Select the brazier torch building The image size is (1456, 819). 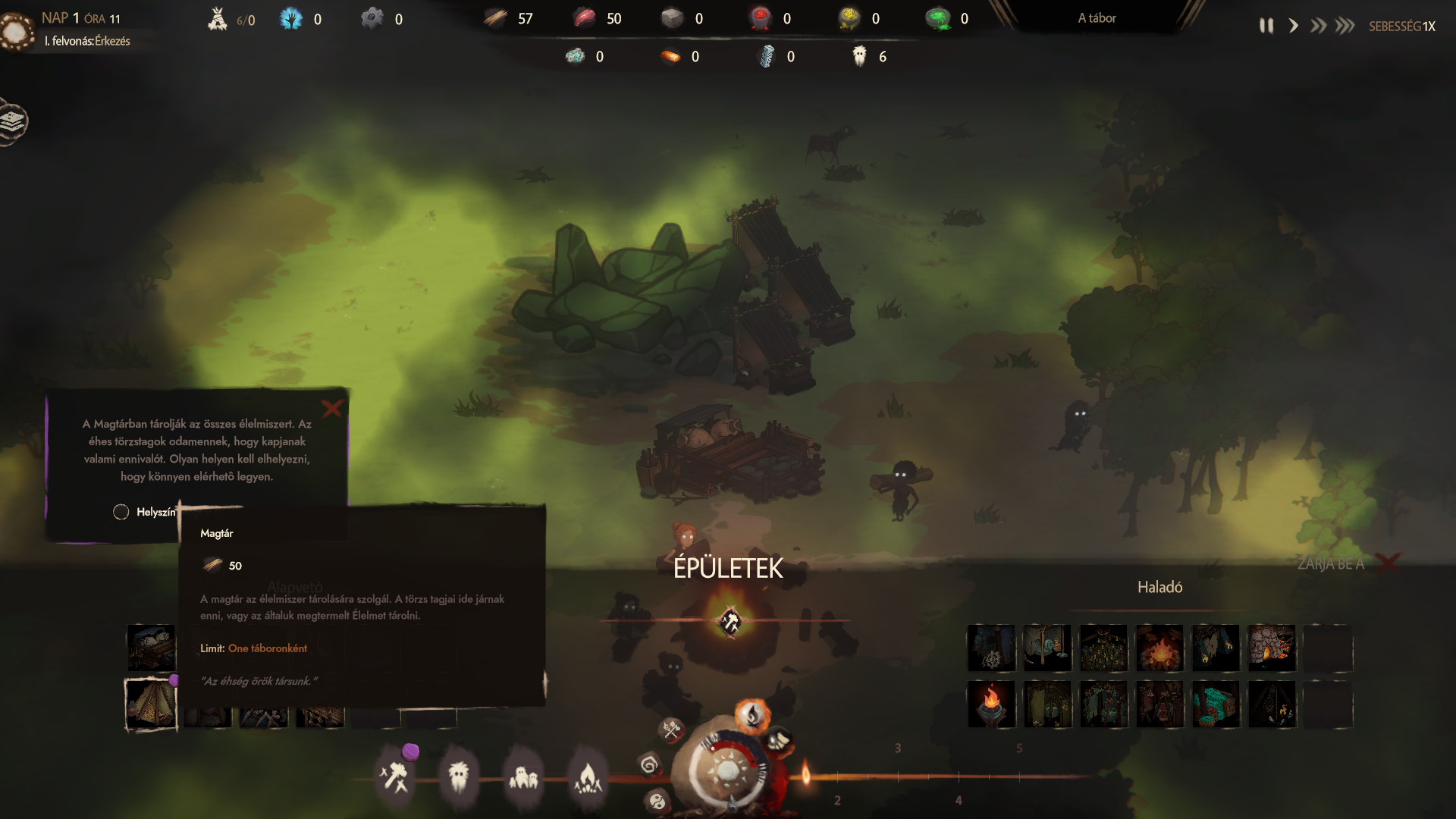[991, 704]
